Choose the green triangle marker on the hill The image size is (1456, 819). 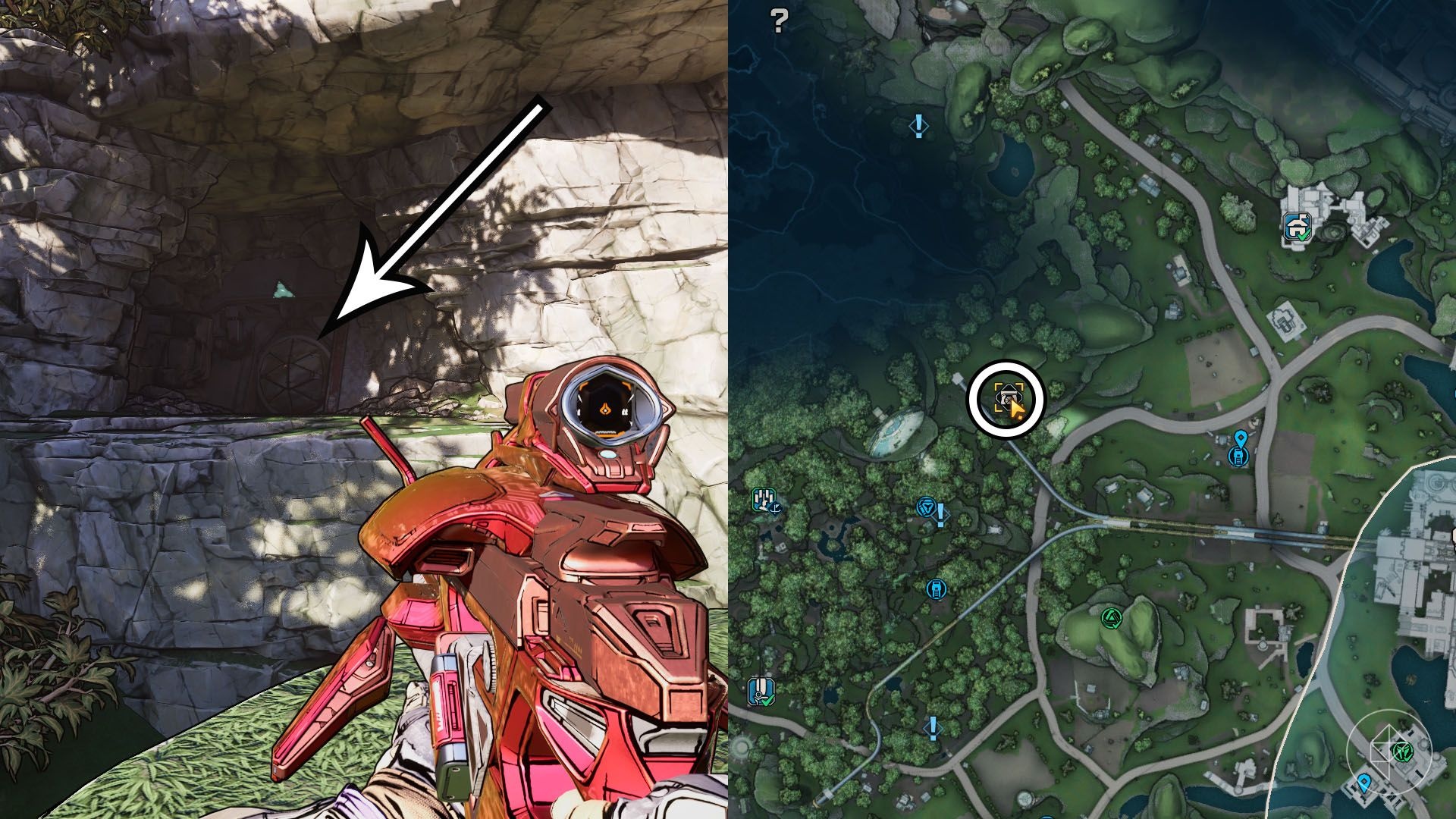tap(1111, 617)
